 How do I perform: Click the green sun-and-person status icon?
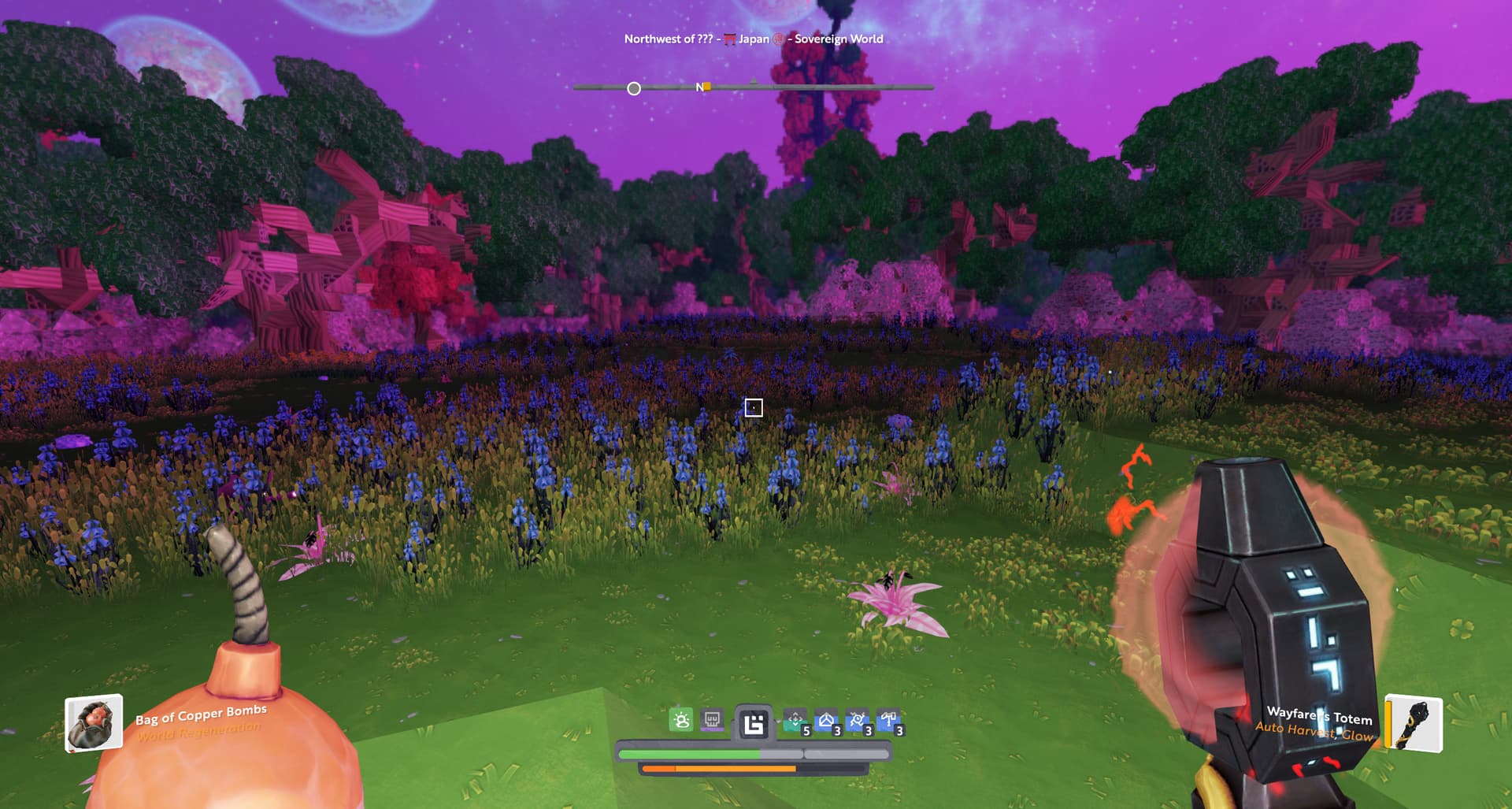[x=681, y=720]
